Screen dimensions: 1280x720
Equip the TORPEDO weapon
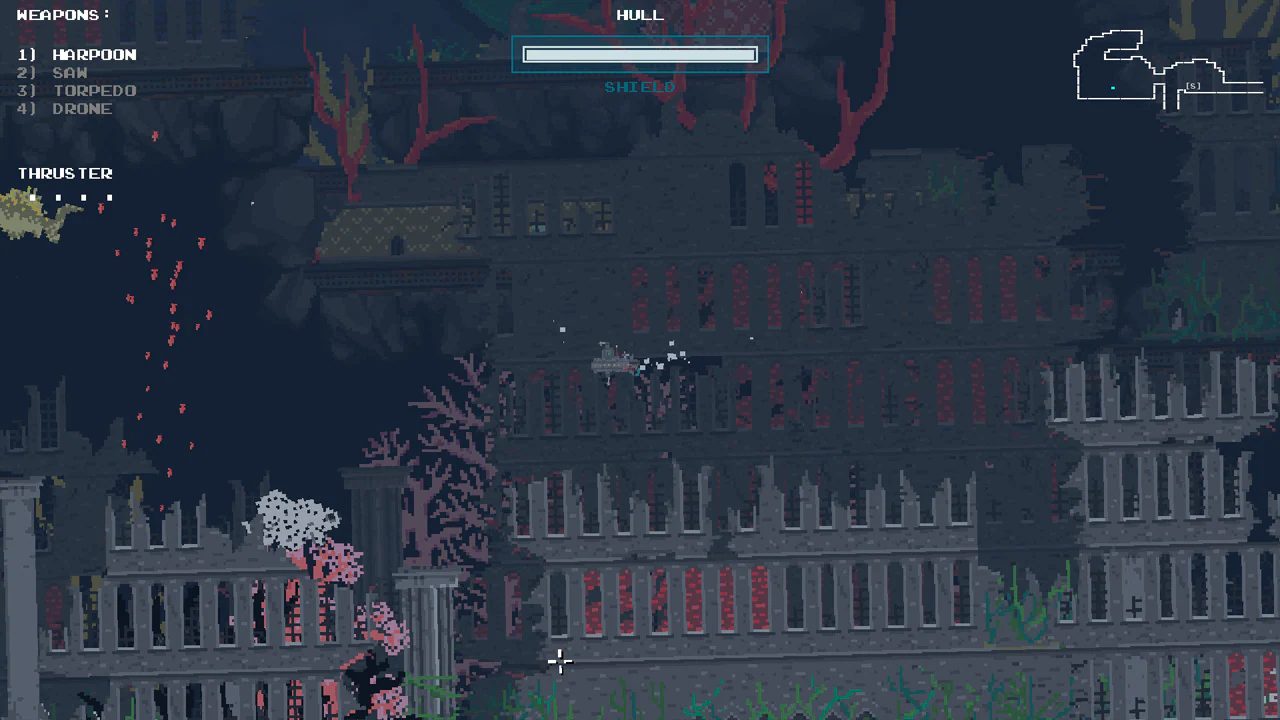click(95, 90)
